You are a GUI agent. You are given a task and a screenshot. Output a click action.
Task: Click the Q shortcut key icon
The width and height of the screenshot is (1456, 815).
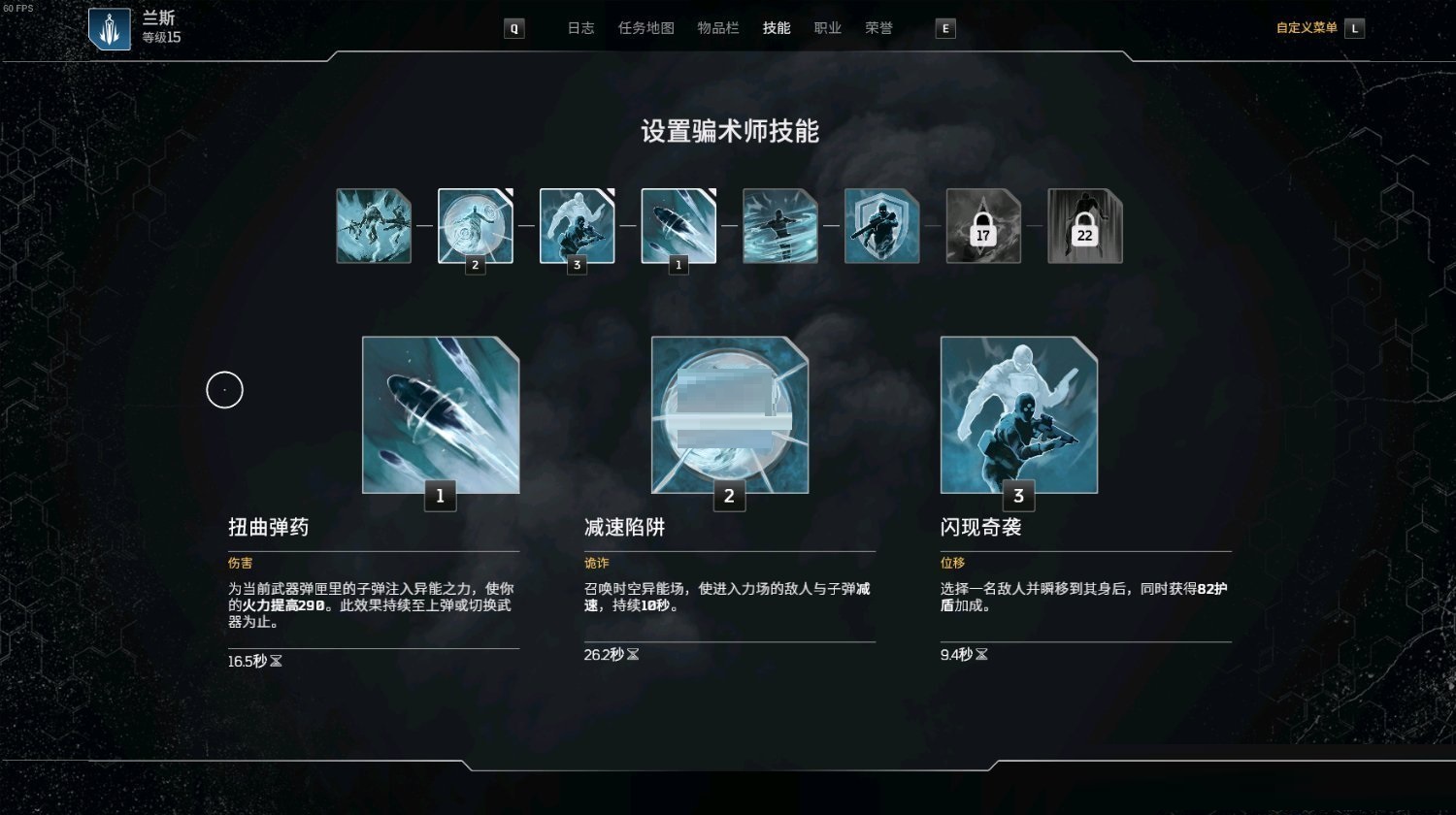tap(513, 28)
